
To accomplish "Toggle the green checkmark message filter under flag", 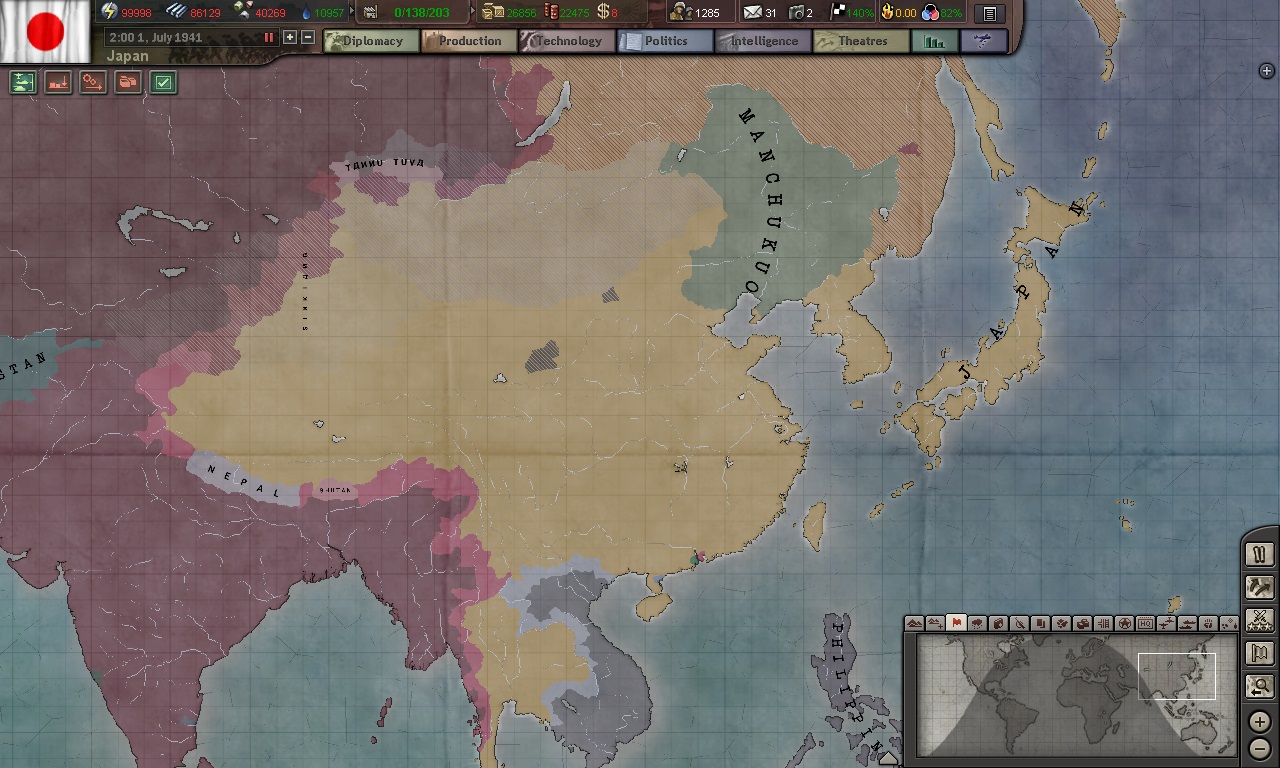I will [x=164, y=83].
